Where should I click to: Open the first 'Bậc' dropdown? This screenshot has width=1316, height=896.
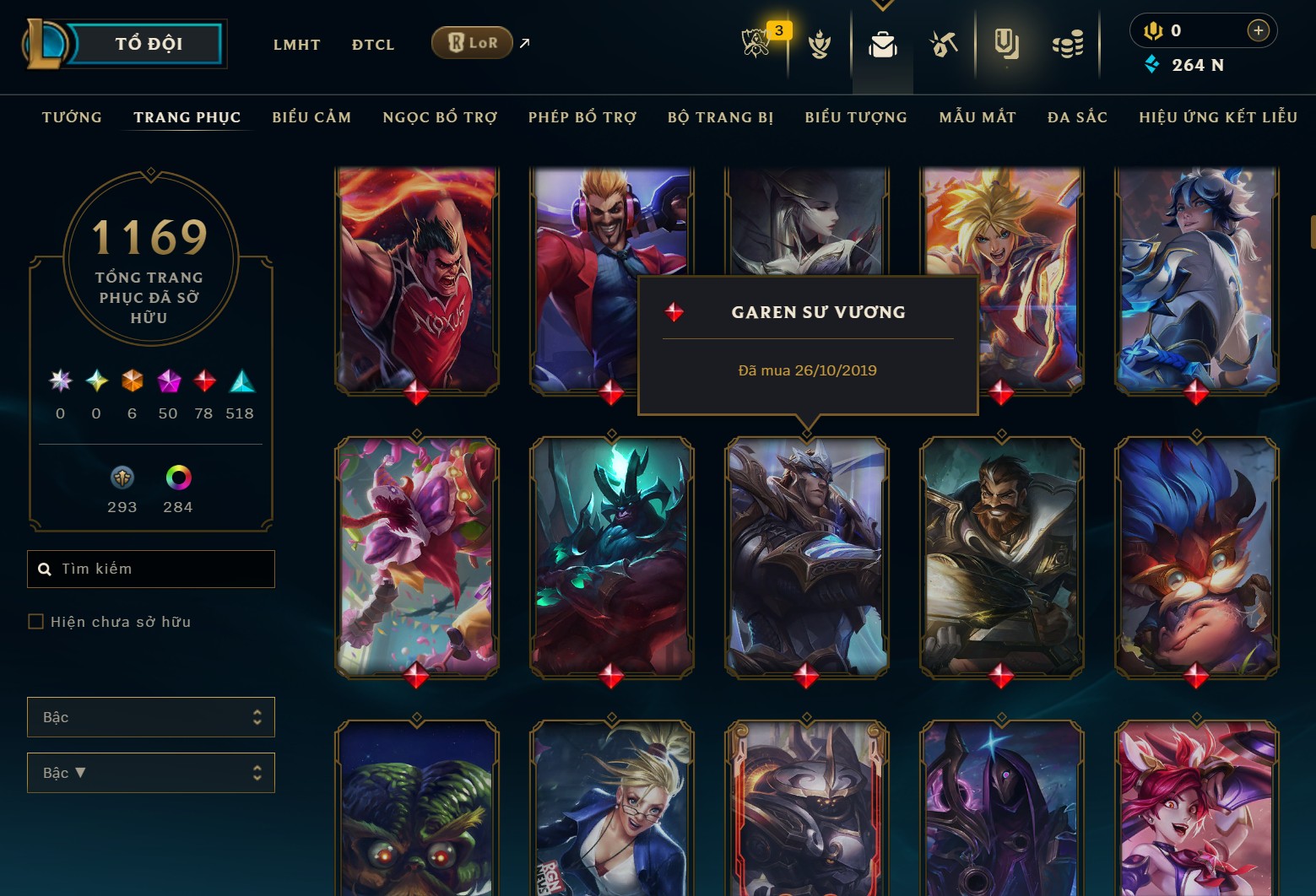tap(150, 716)
